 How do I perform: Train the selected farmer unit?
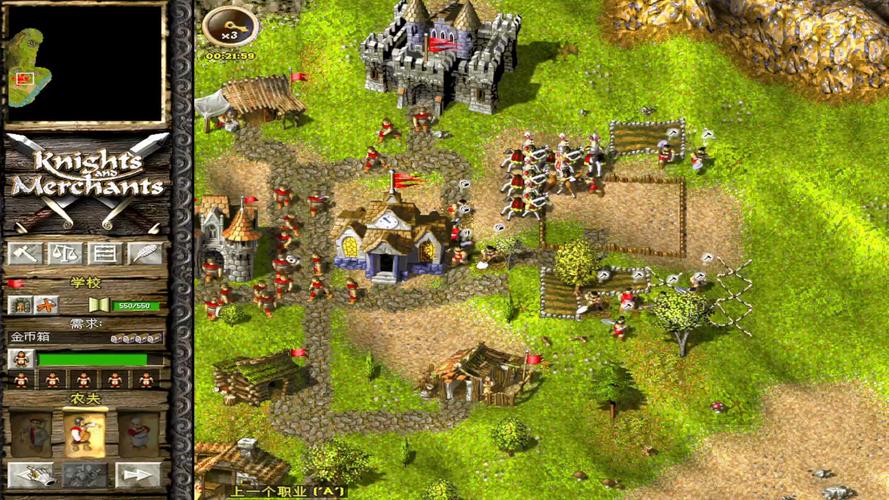[85, 474]
